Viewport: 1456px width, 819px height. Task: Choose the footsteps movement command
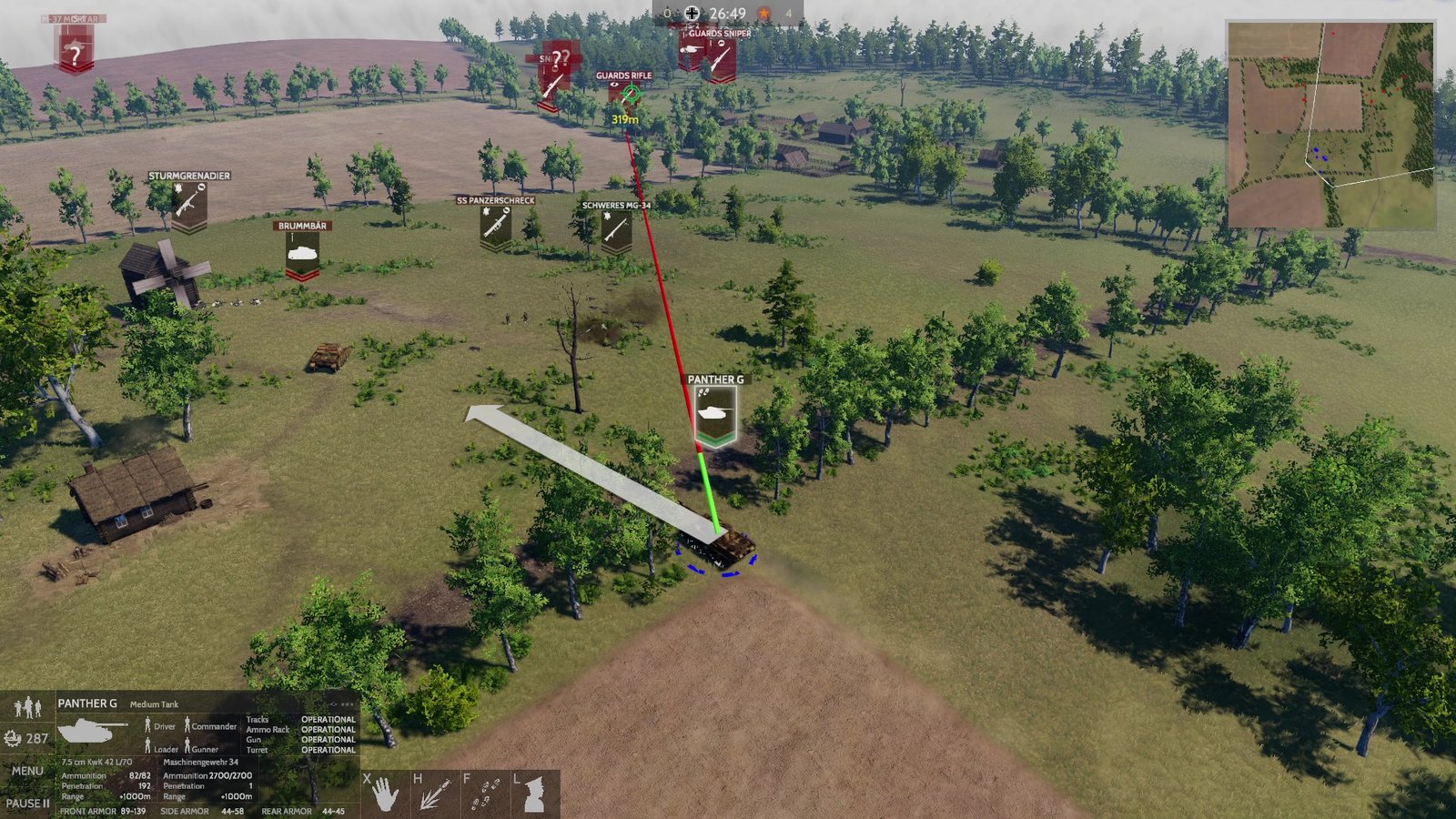485,794
